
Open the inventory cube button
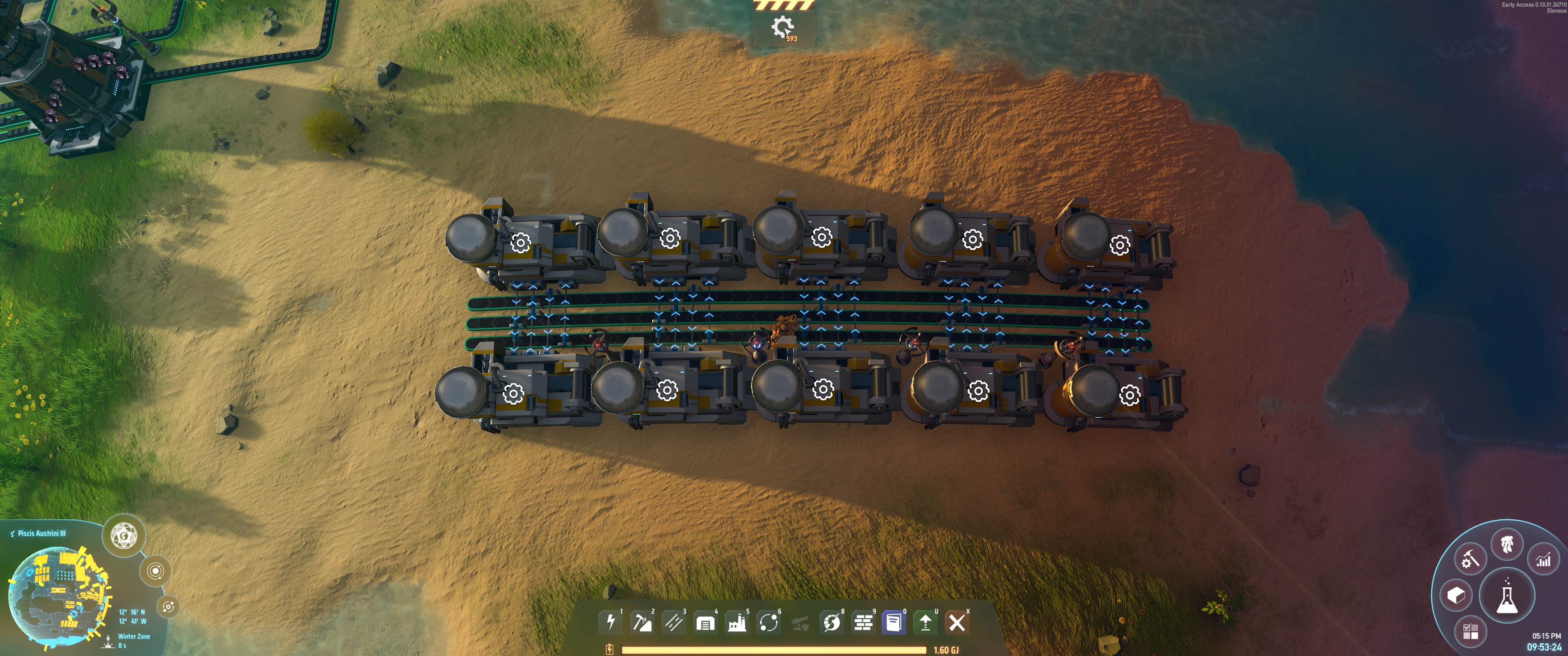pyautogui.click(x=1455, y=595)
